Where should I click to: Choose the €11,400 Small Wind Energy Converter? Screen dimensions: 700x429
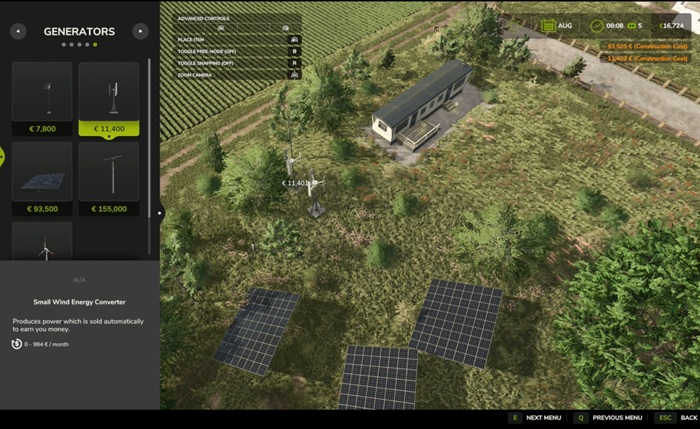pos(109,98)
